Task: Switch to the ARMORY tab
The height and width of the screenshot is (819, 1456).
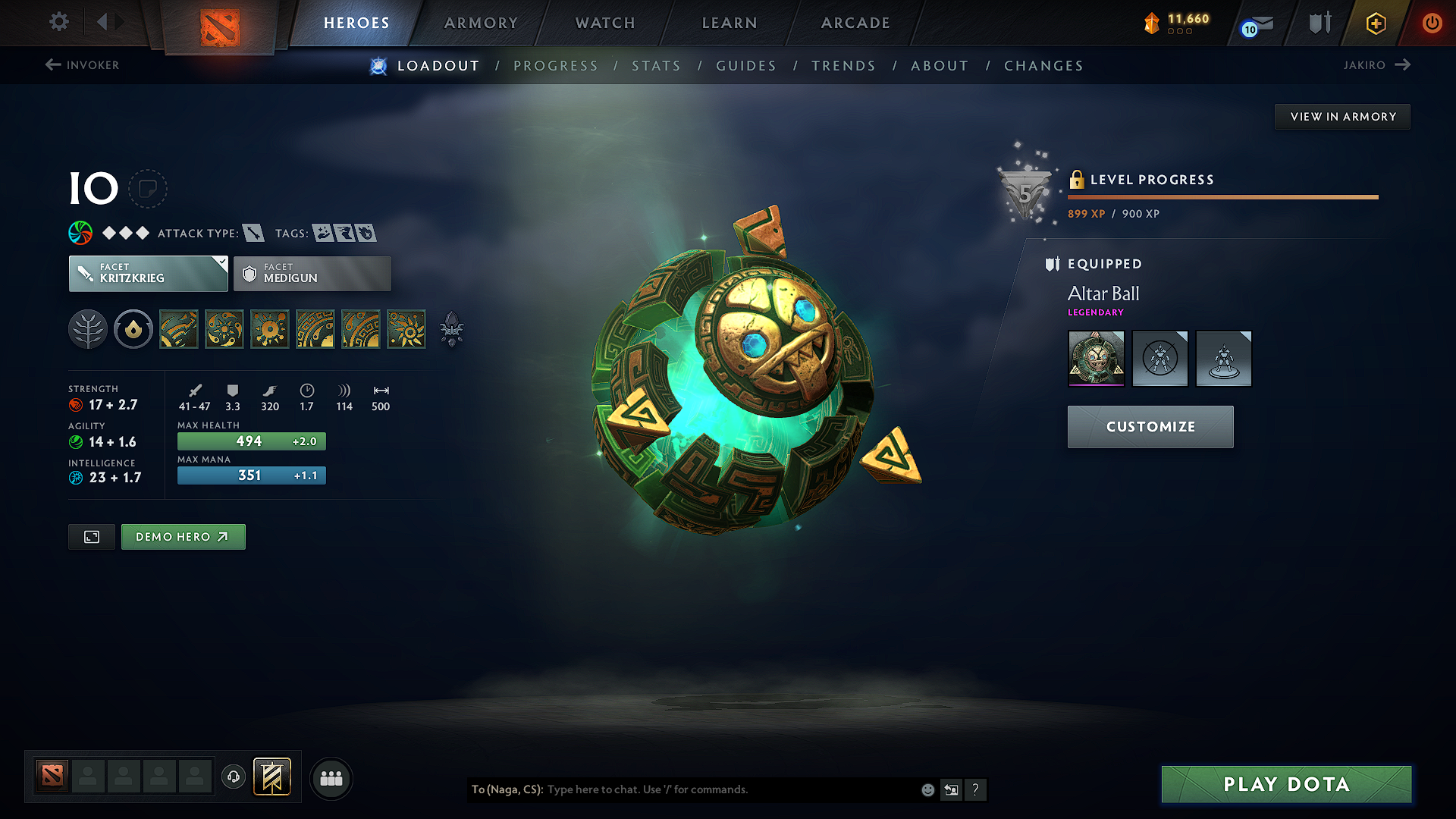Action: (481, 23)
